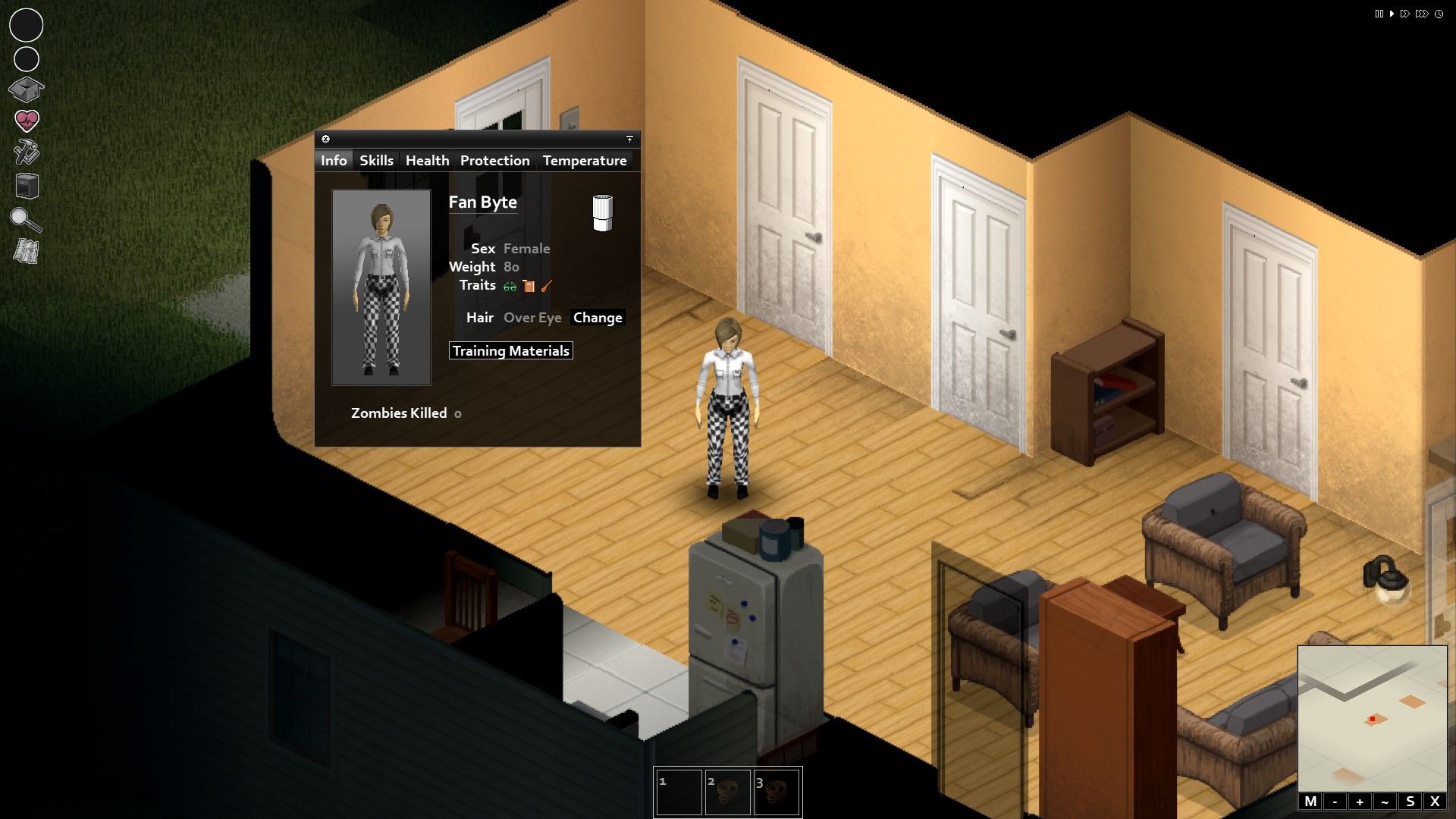Click the heart health icon
This screenshot has height=819, width=1456.
tap(27, 121)
